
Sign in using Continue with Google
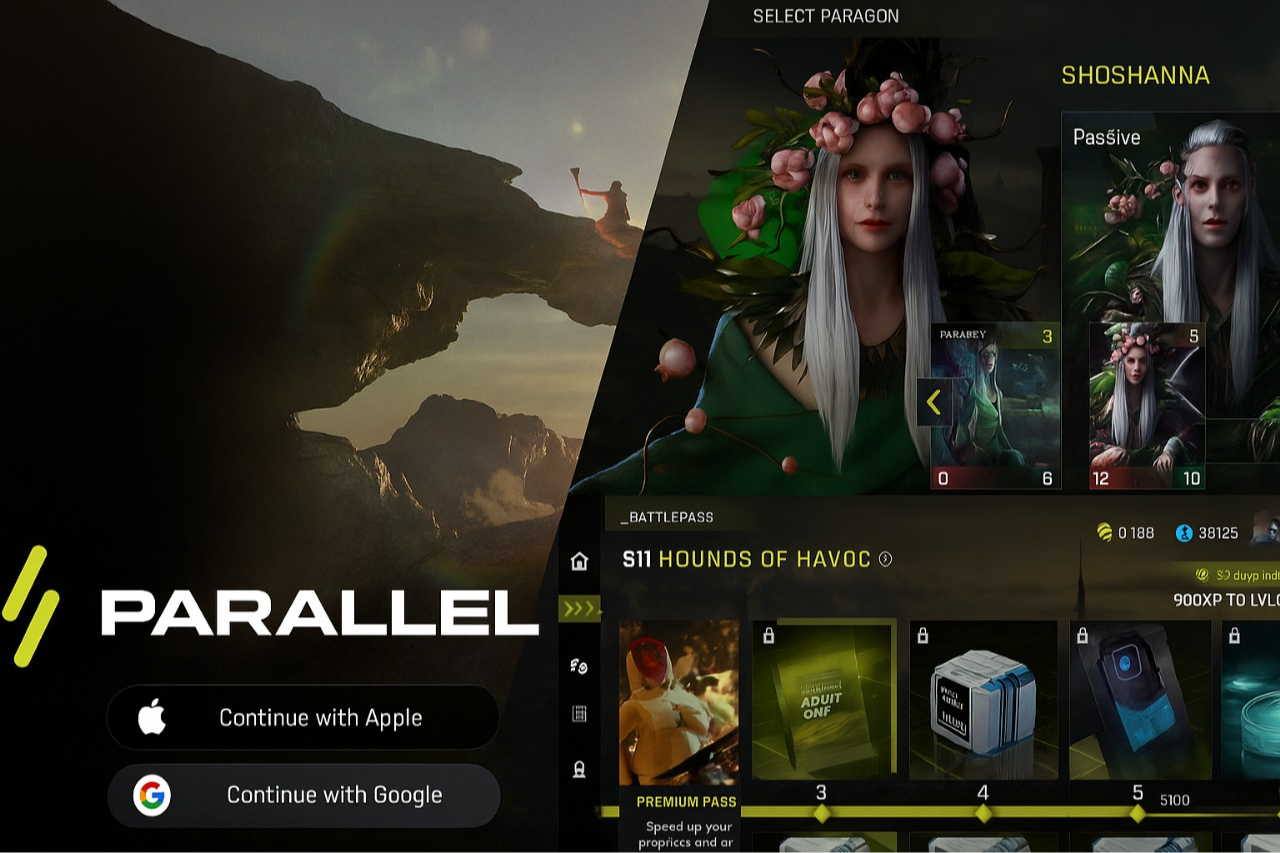302,795
